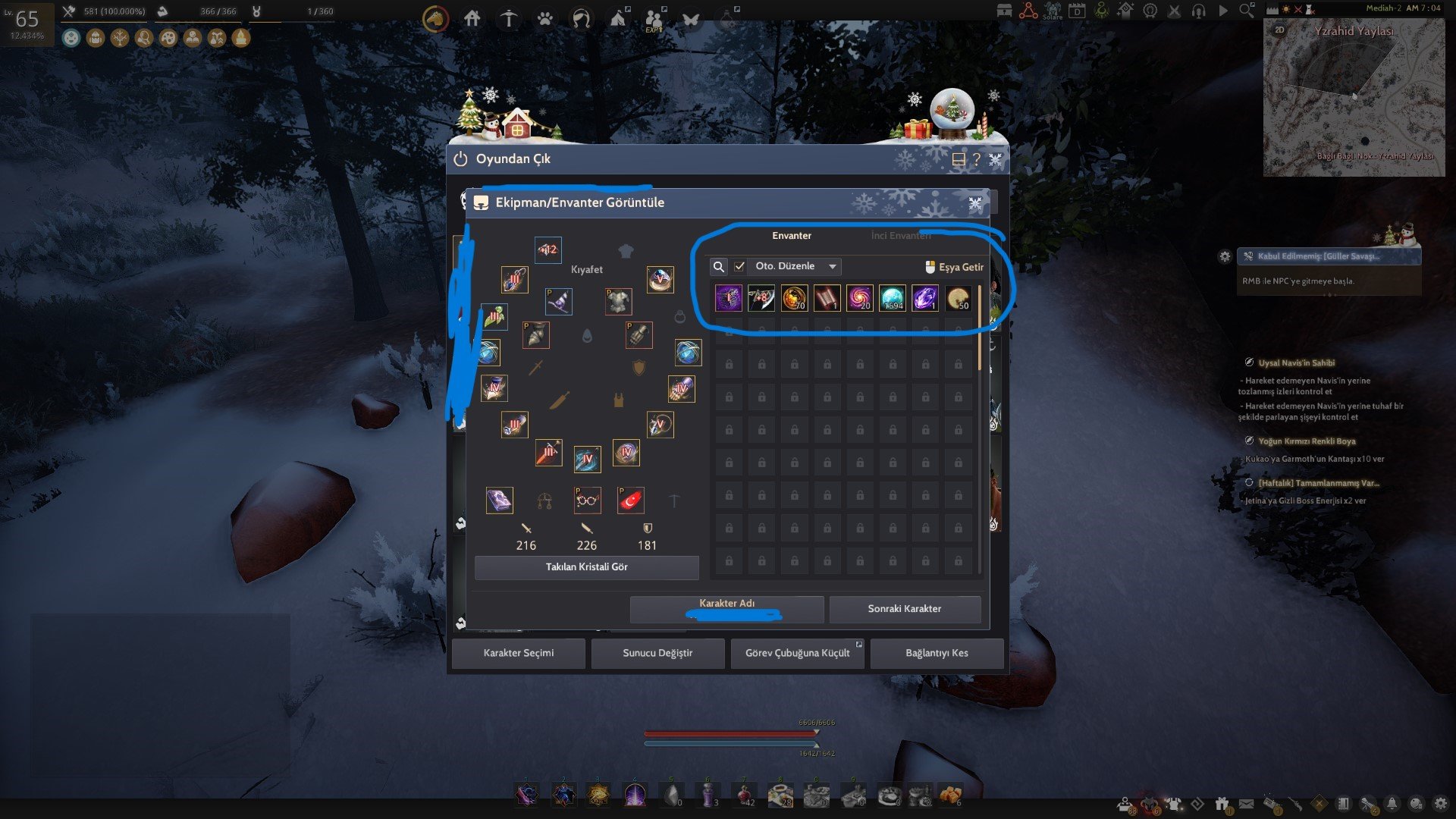The image size is (1456, 819).
Task: Open the tent campsite icon
Action: pyautogui.click(x=618, y=17)
